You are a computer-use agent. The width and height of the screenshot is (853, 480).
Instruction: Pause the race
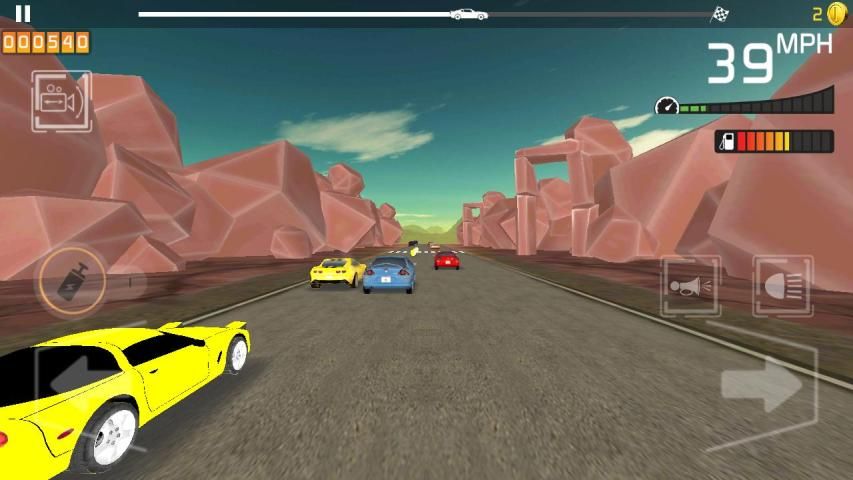coord(23,14)
